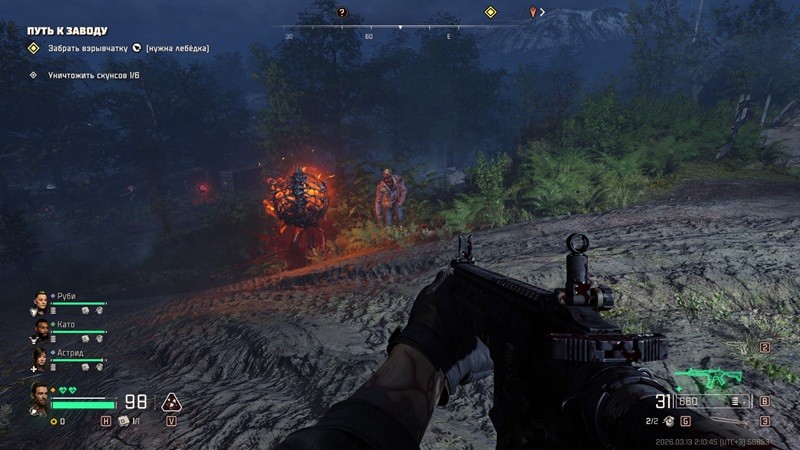Select teammate Руби's portrait
Screen dimensions: 800x450
[40, 301]
